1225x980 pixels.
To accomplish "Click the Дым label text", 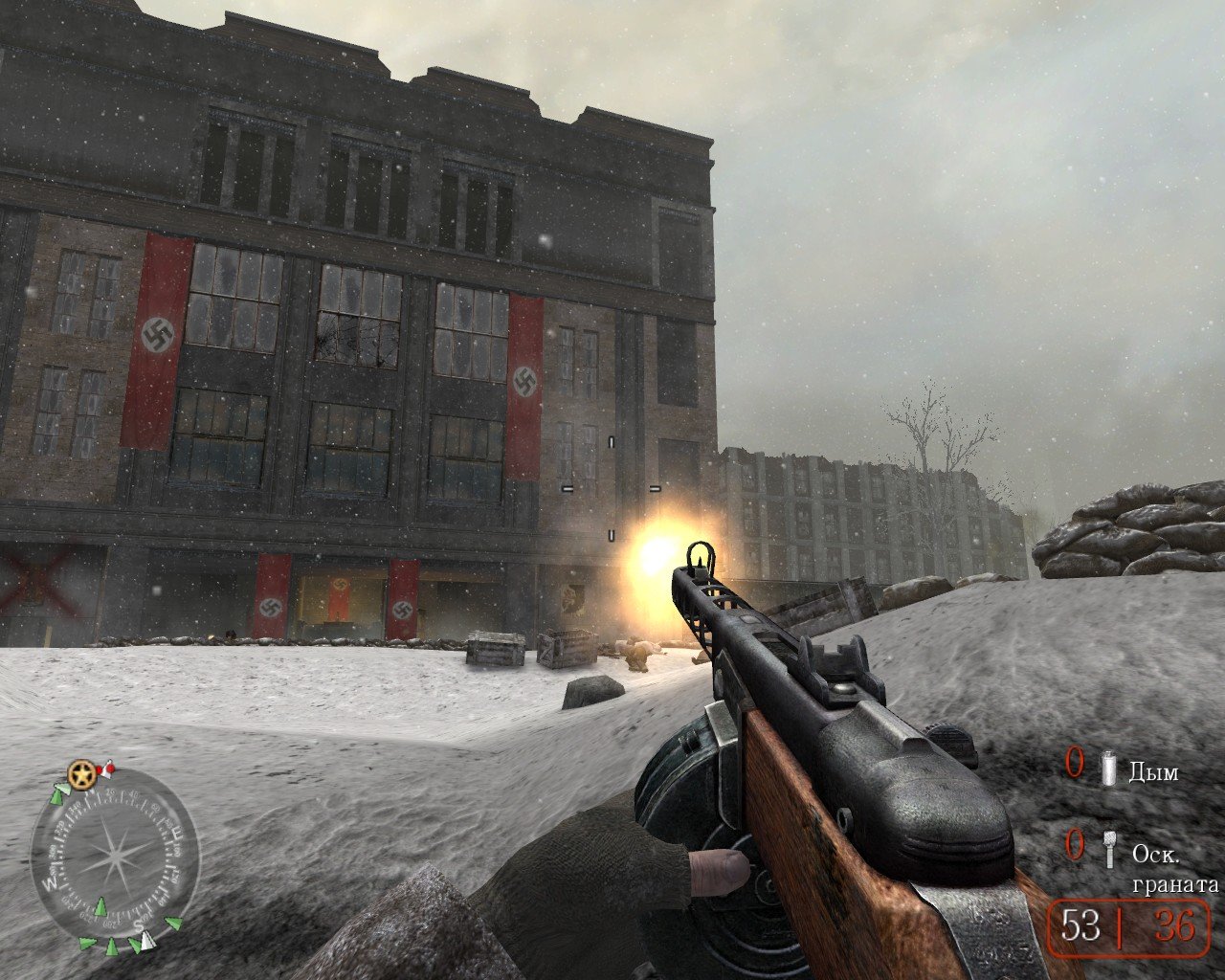I will (x=1154, y=772).
